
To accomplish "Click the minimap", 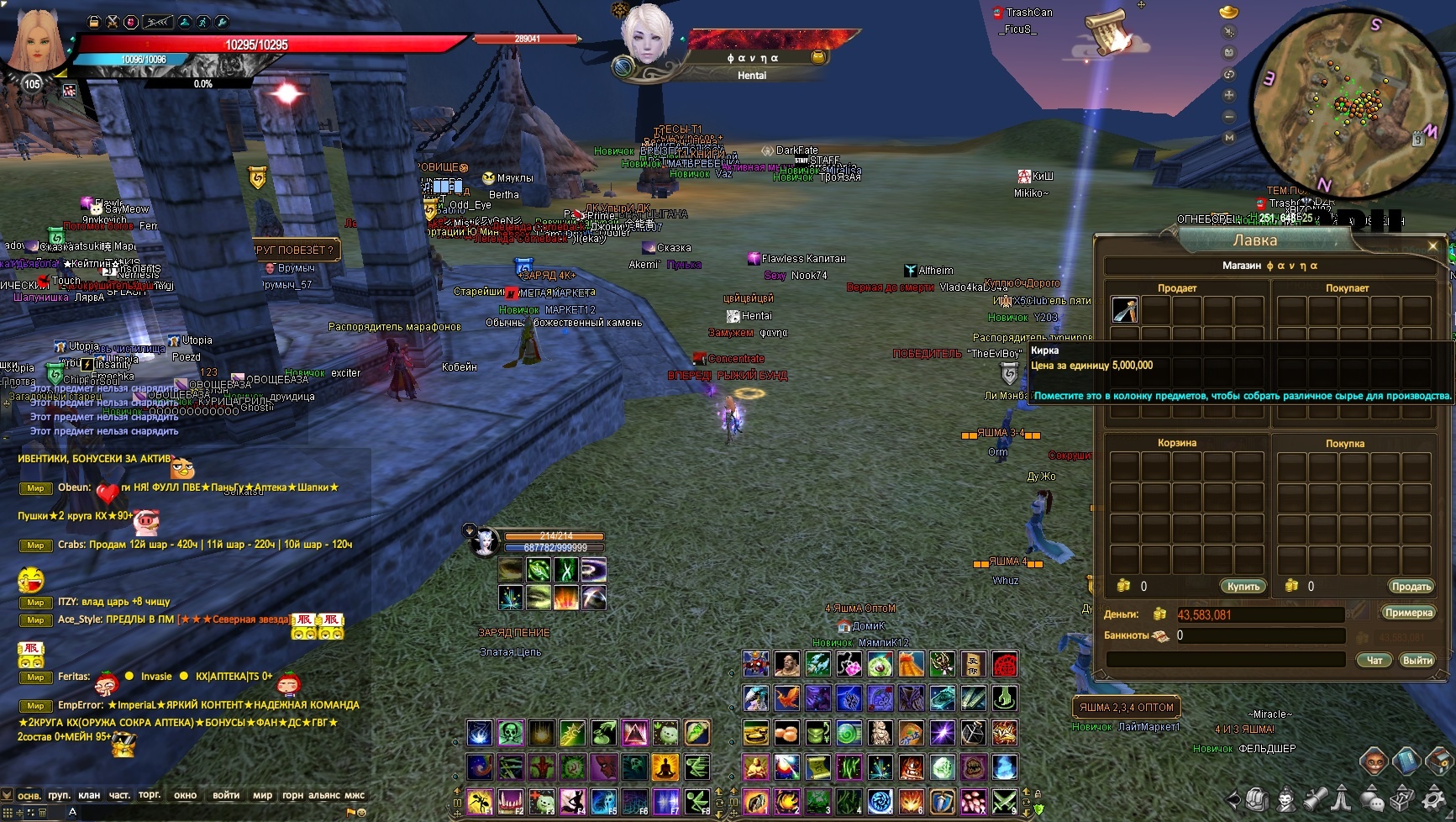I will pos(1339,104).
